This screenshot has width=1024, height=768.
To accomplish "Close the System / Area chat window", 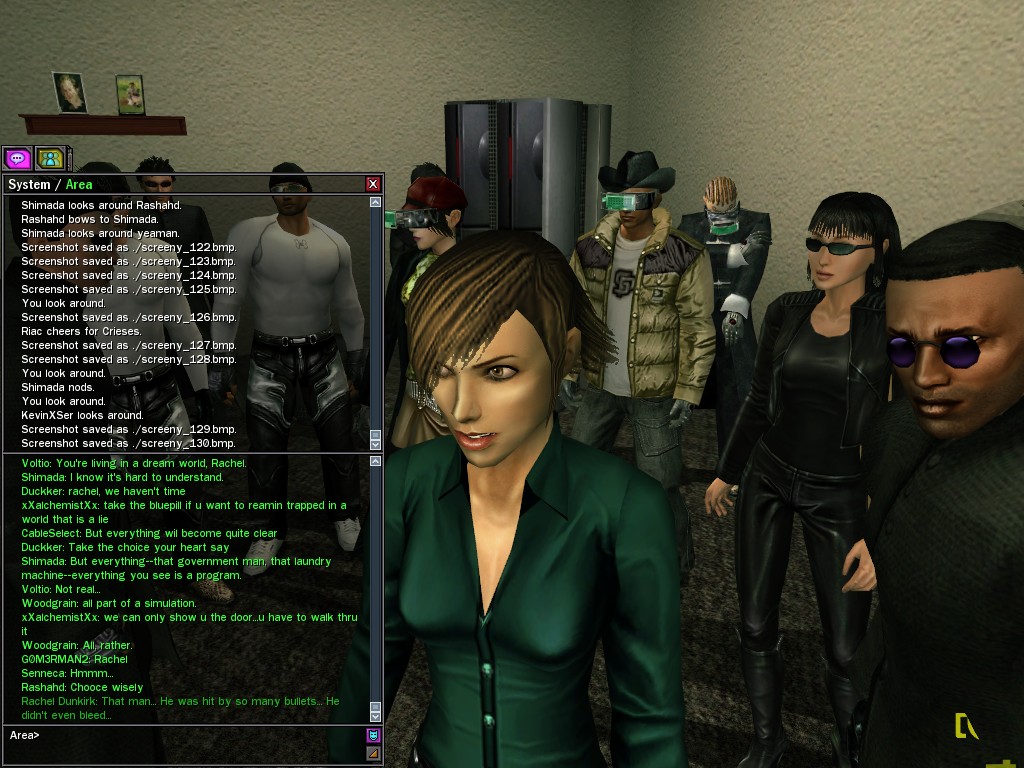I will pos(373,184).
